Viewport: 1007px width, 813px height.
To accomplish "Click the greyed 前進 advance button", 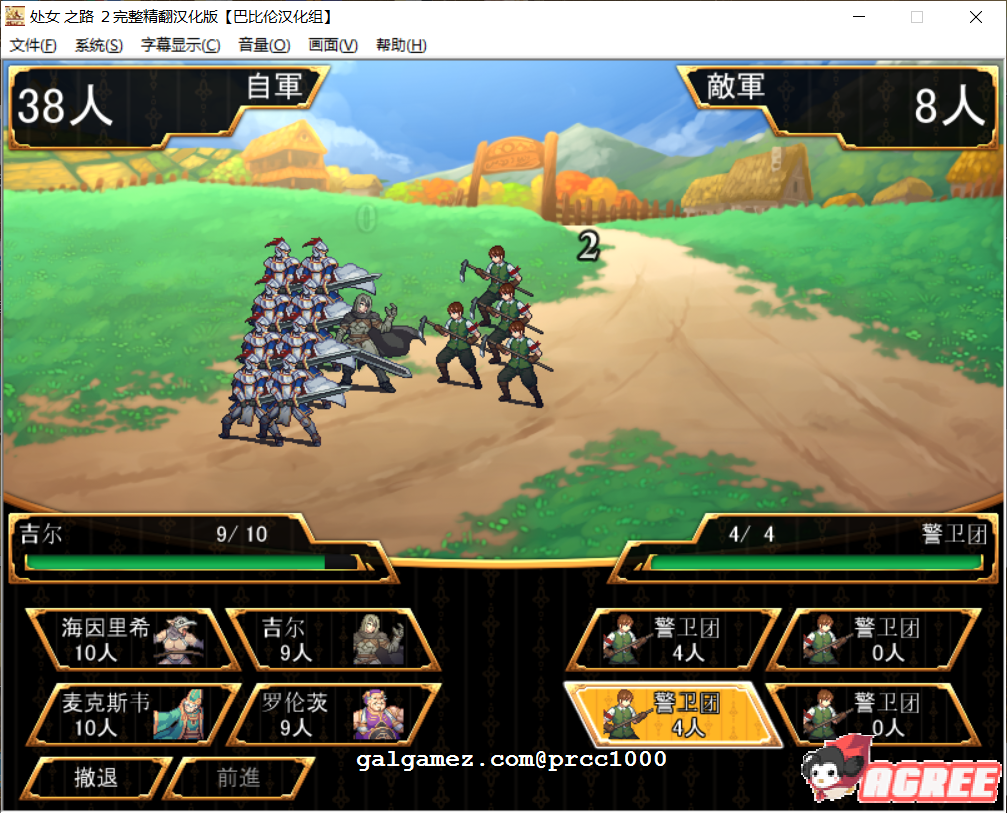I will click(x=238, y=778).
